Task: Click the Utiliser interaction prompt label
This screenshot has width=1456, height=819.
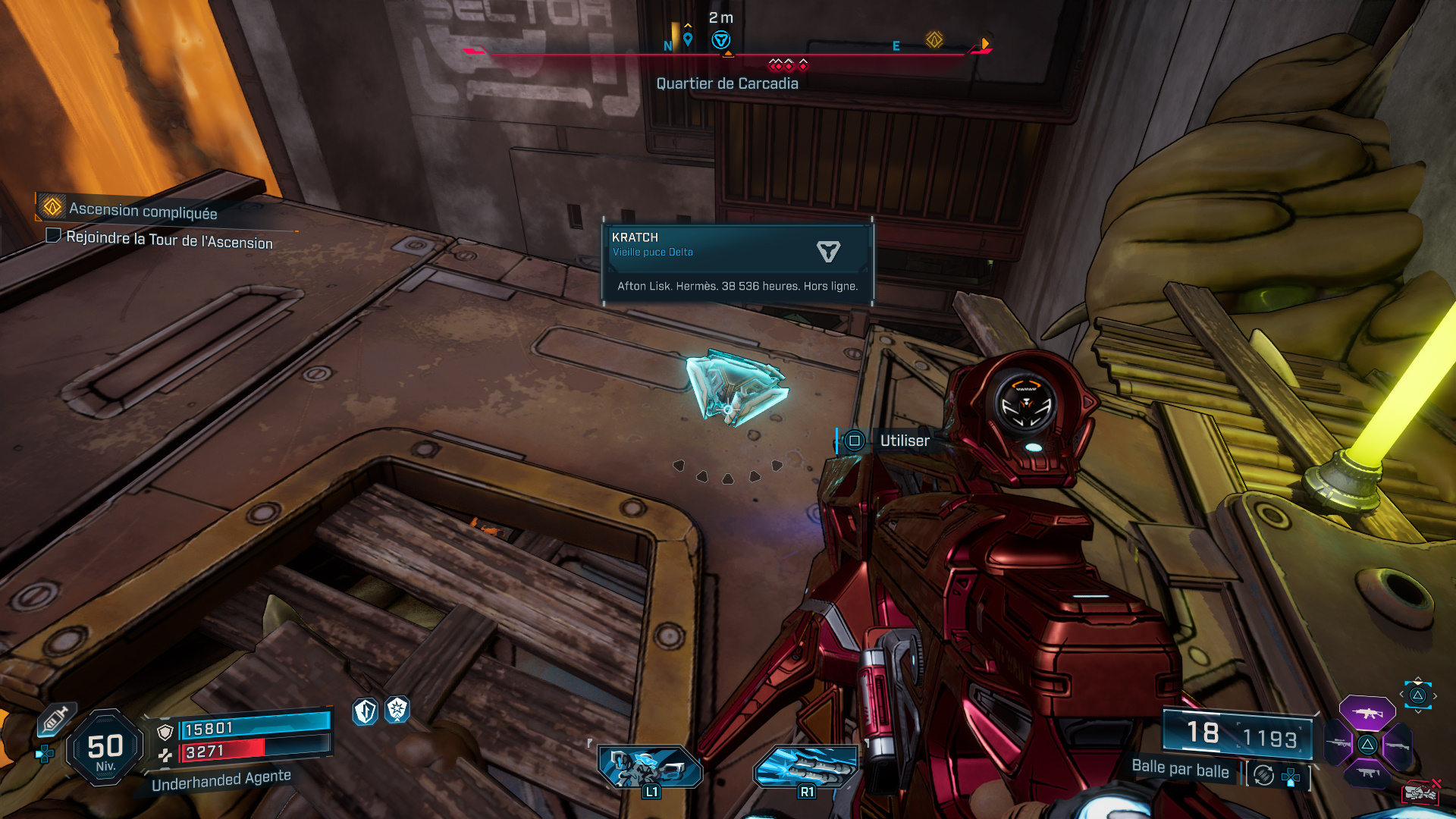Action: (904, 441)
